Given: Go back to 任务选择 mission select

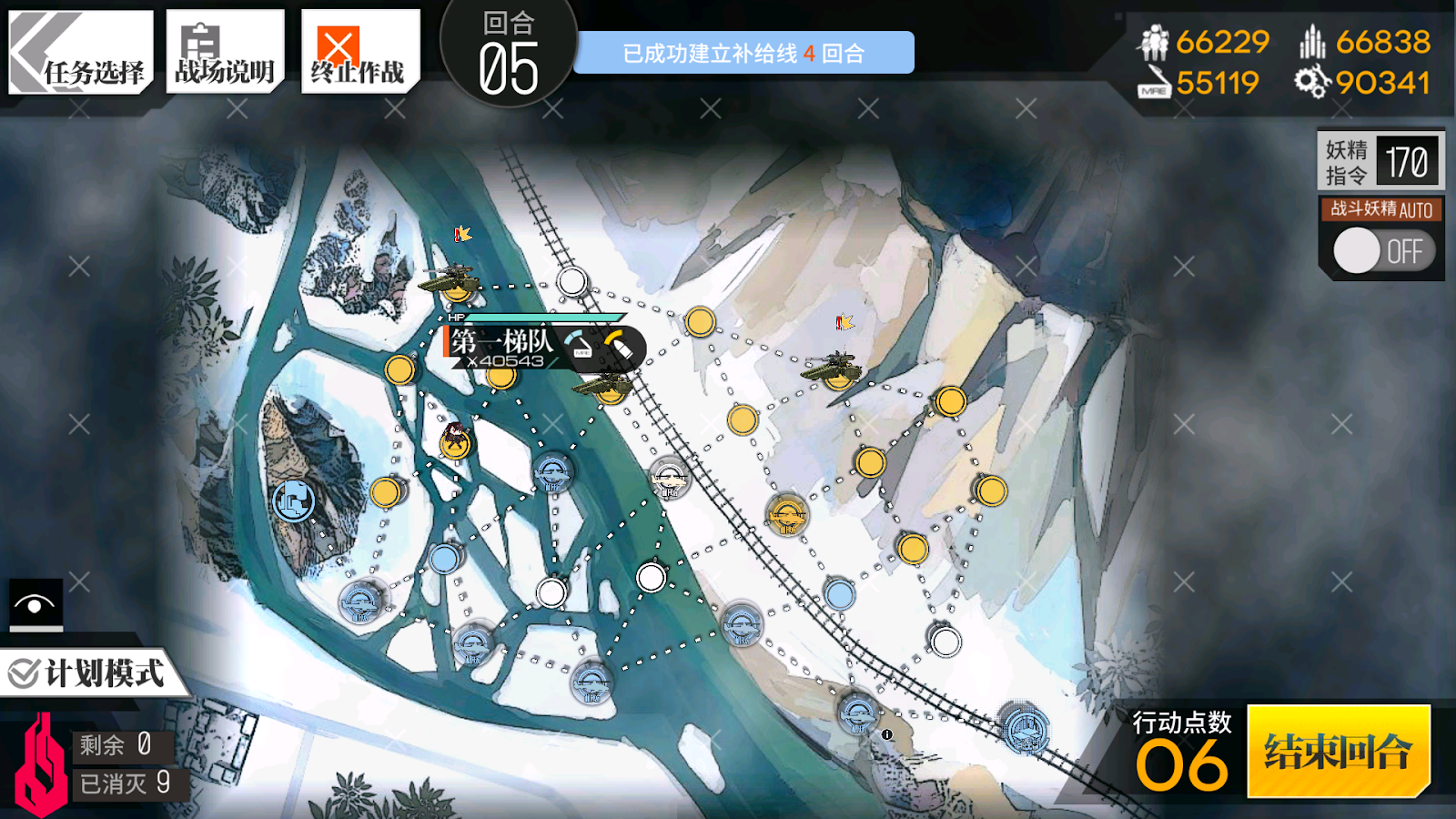Looking at the screenshot, I should tap(80, 53).
